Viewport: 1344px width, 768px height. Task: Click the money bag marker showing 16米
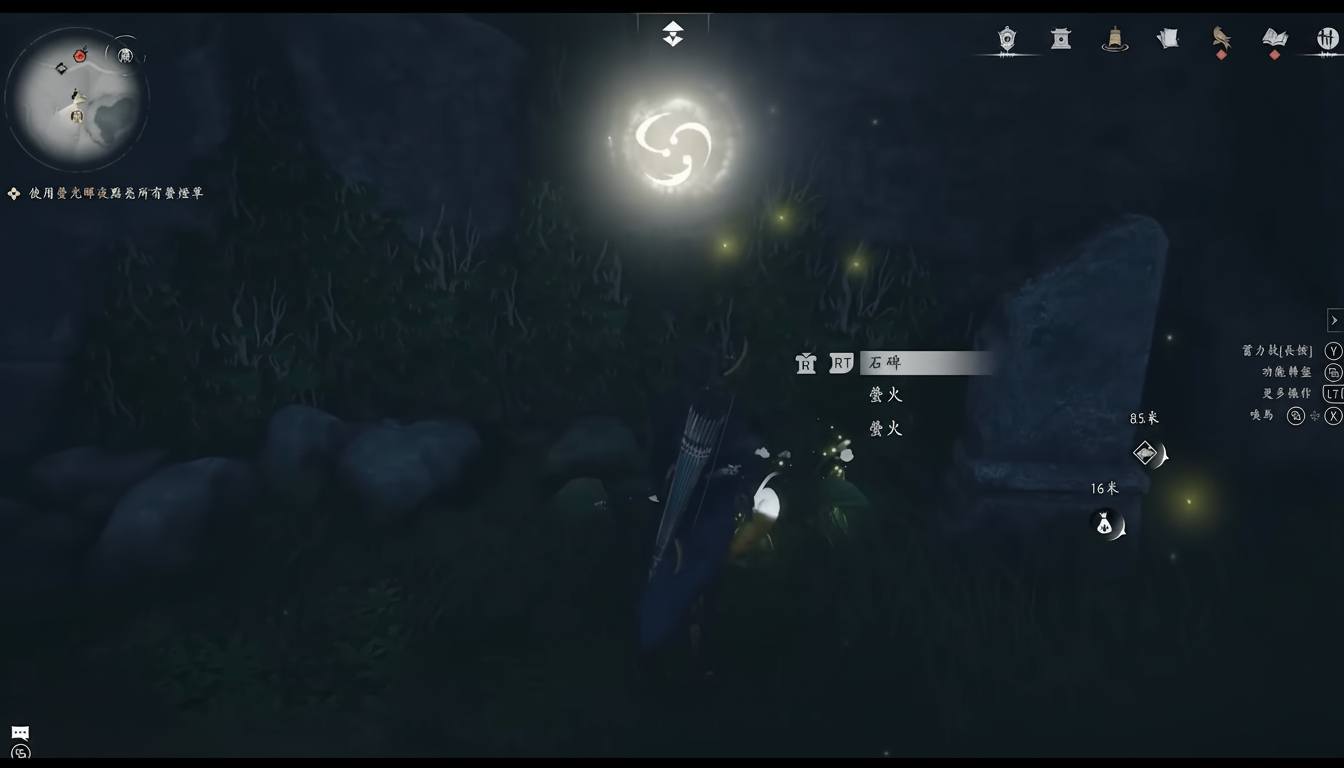point(1104,523)
